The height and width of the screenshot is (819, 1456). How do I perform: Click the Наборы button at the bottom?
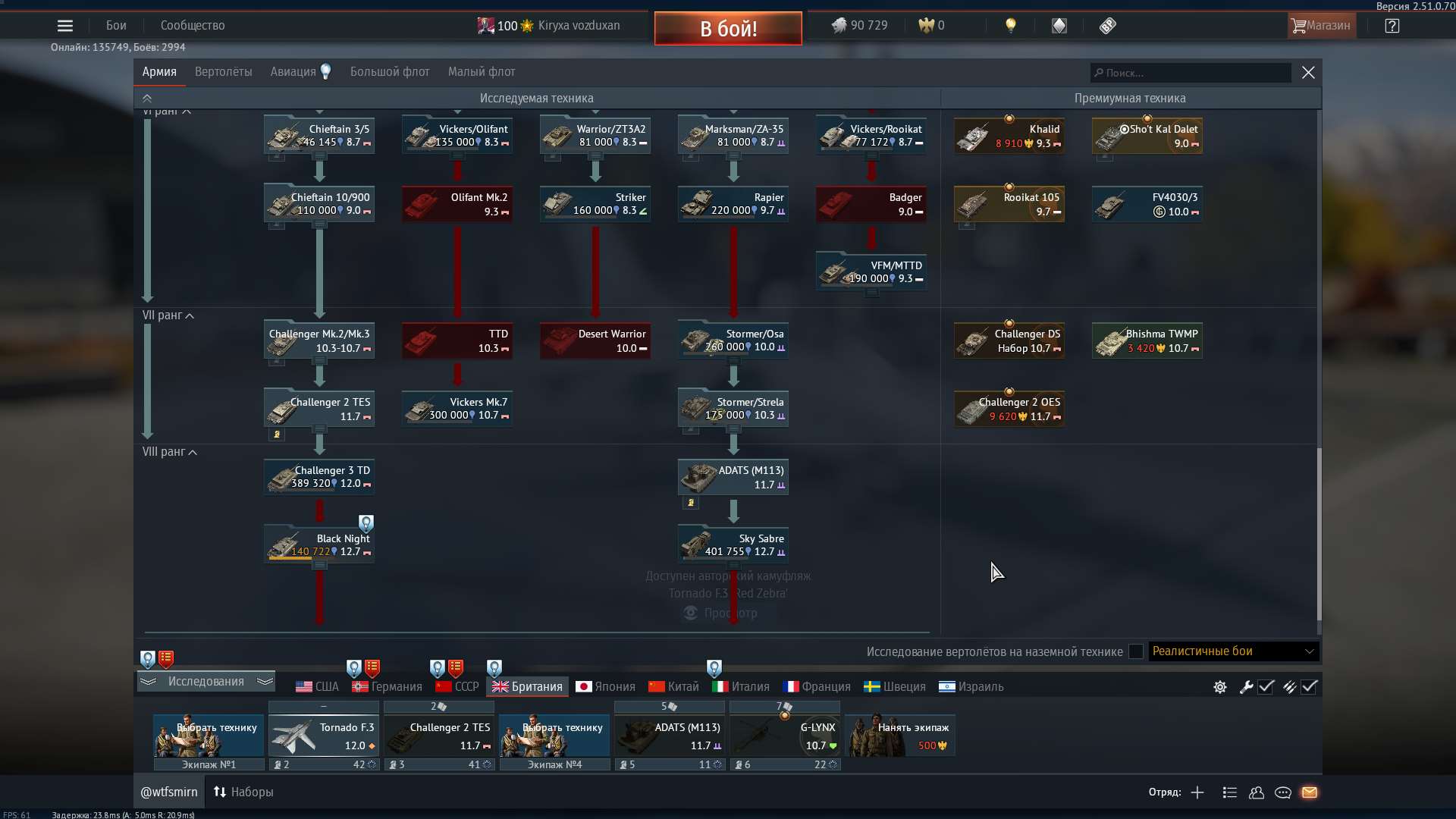[243, 792]
